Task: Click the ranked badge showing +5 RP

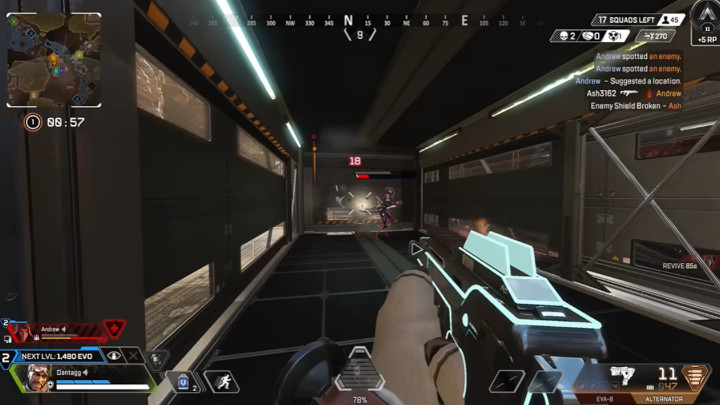Action: pos(704,20)
